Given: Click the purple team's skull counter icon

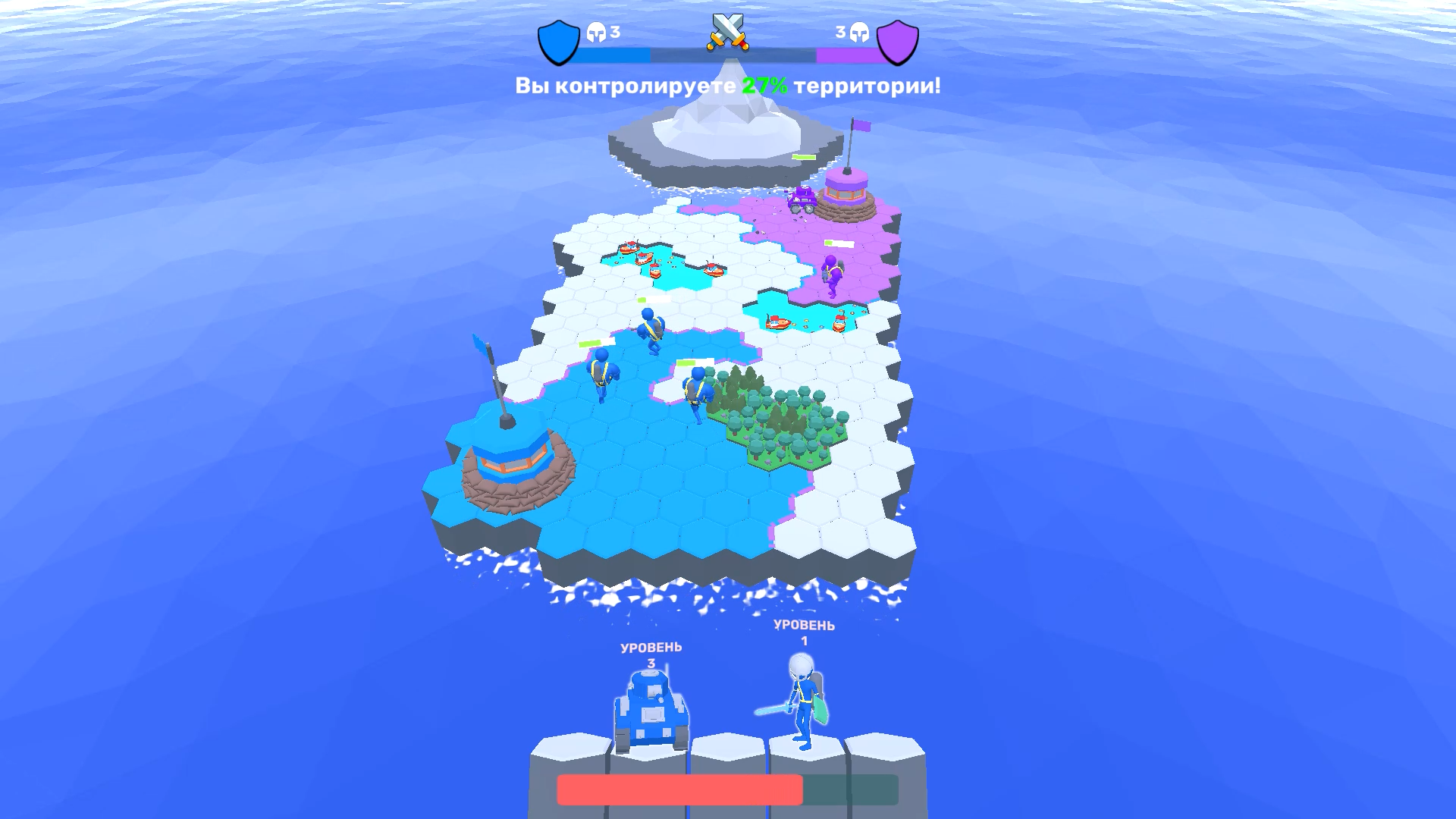Looking at the screenshot, I should click(860, 32).
